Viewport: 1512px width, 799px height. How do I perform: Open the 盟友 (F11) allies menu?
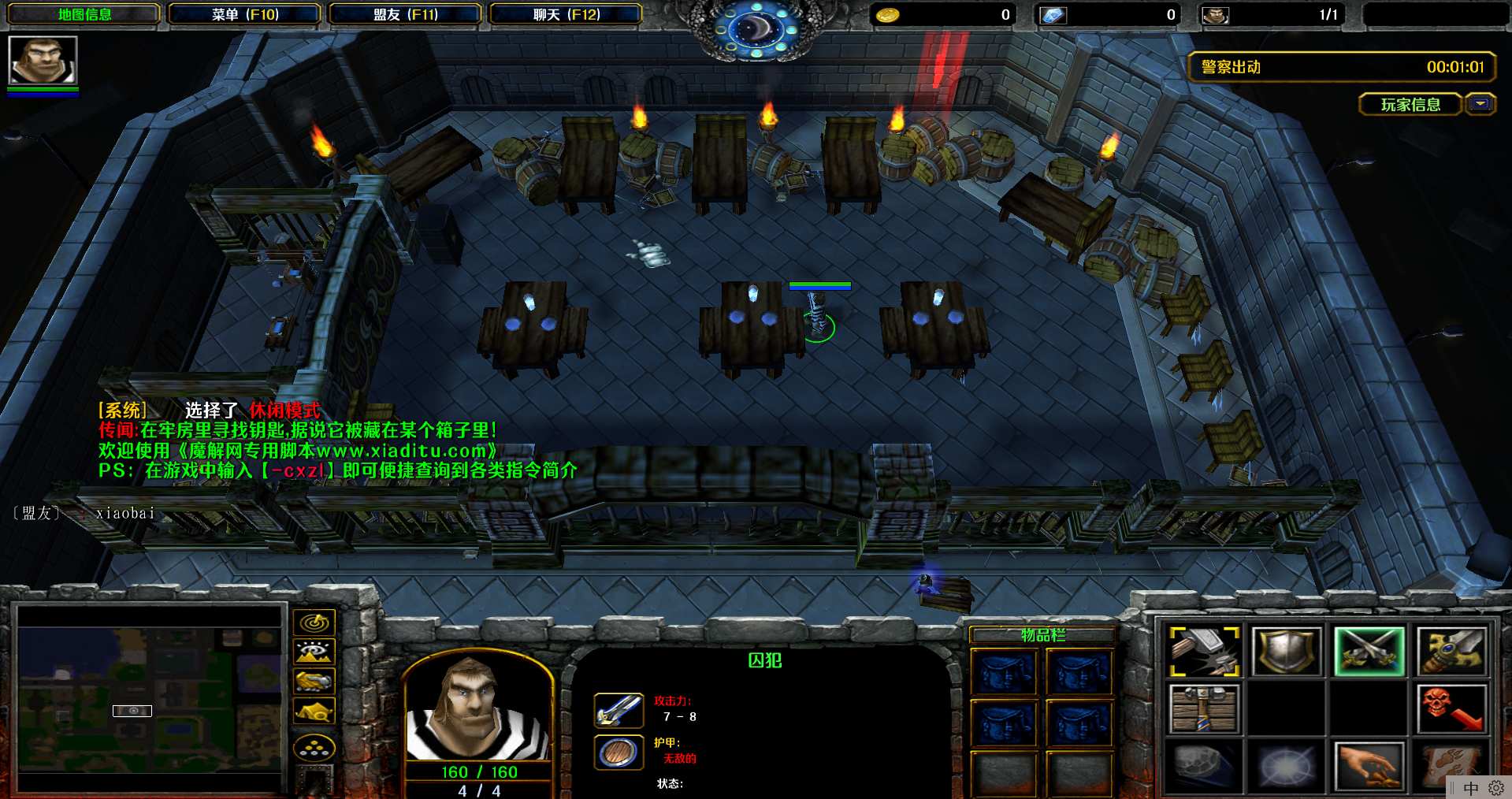405,14
